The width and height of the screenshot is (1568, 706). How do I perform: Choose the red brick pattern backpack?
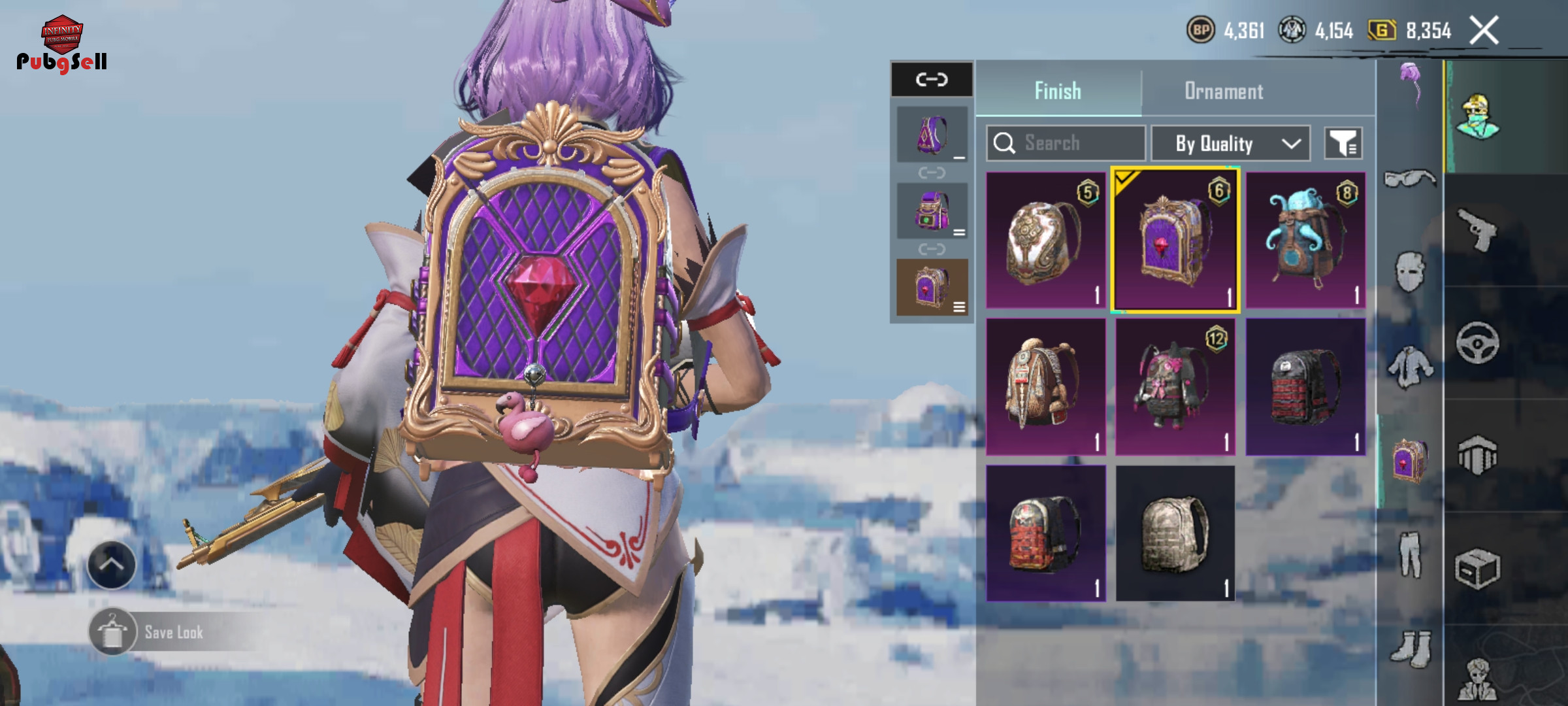coord(1045,533)
